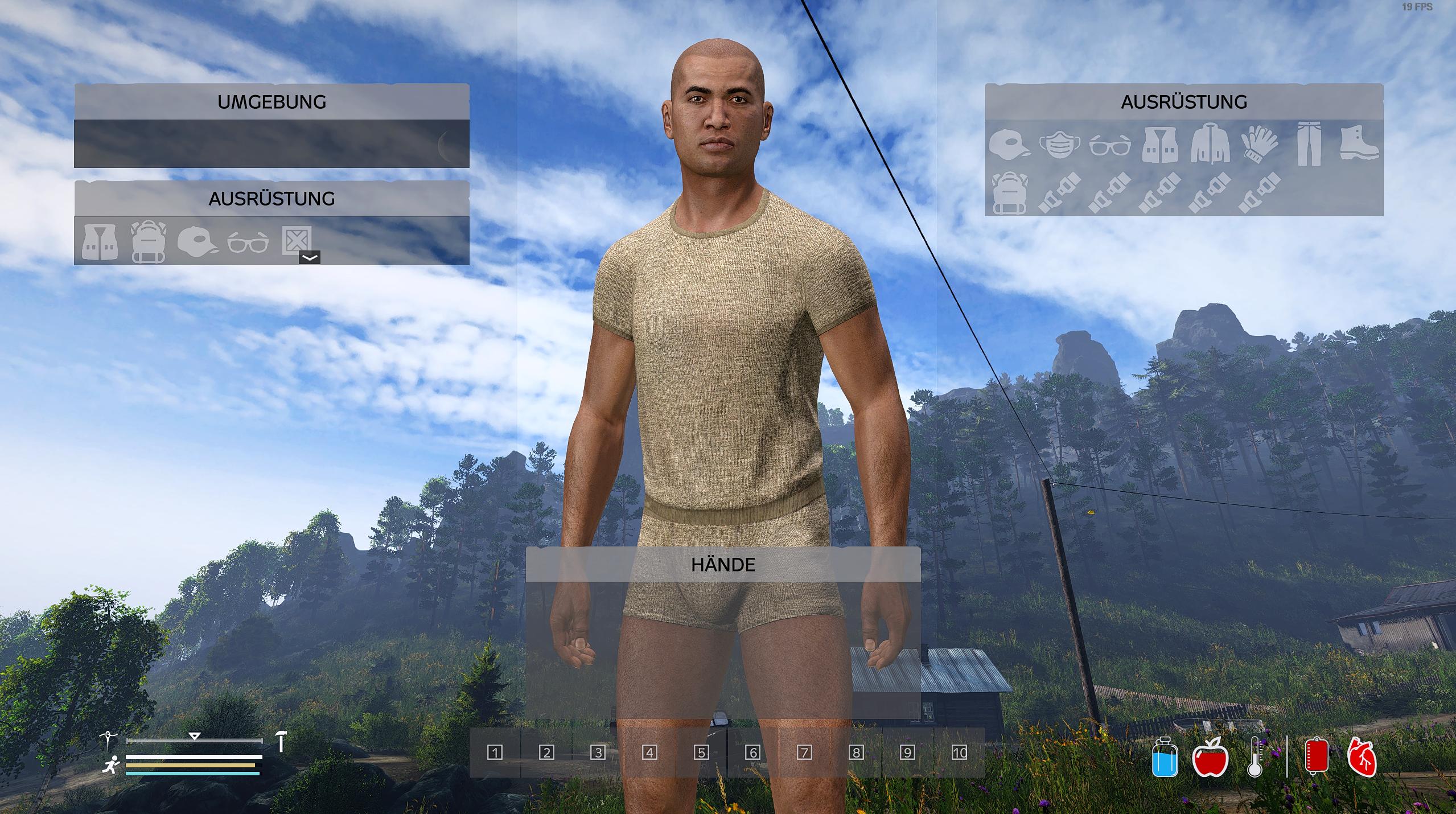The height and width of the screenshot is (814, 1456).
Task: Click the jacket equipment slot
Action: [1210, 145]
